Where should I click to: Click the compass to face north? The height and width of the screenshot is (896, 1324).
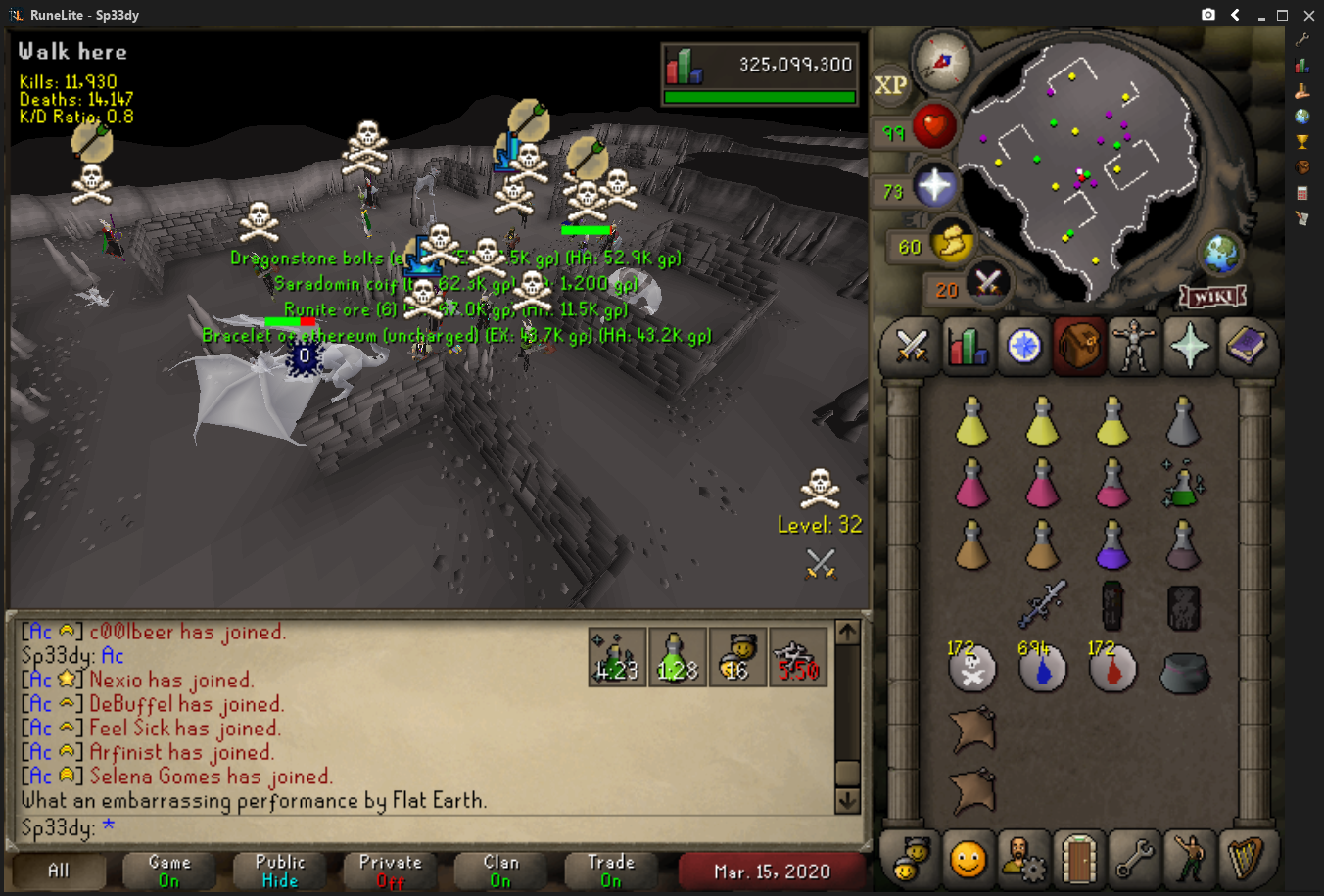(x=942, y=61)
